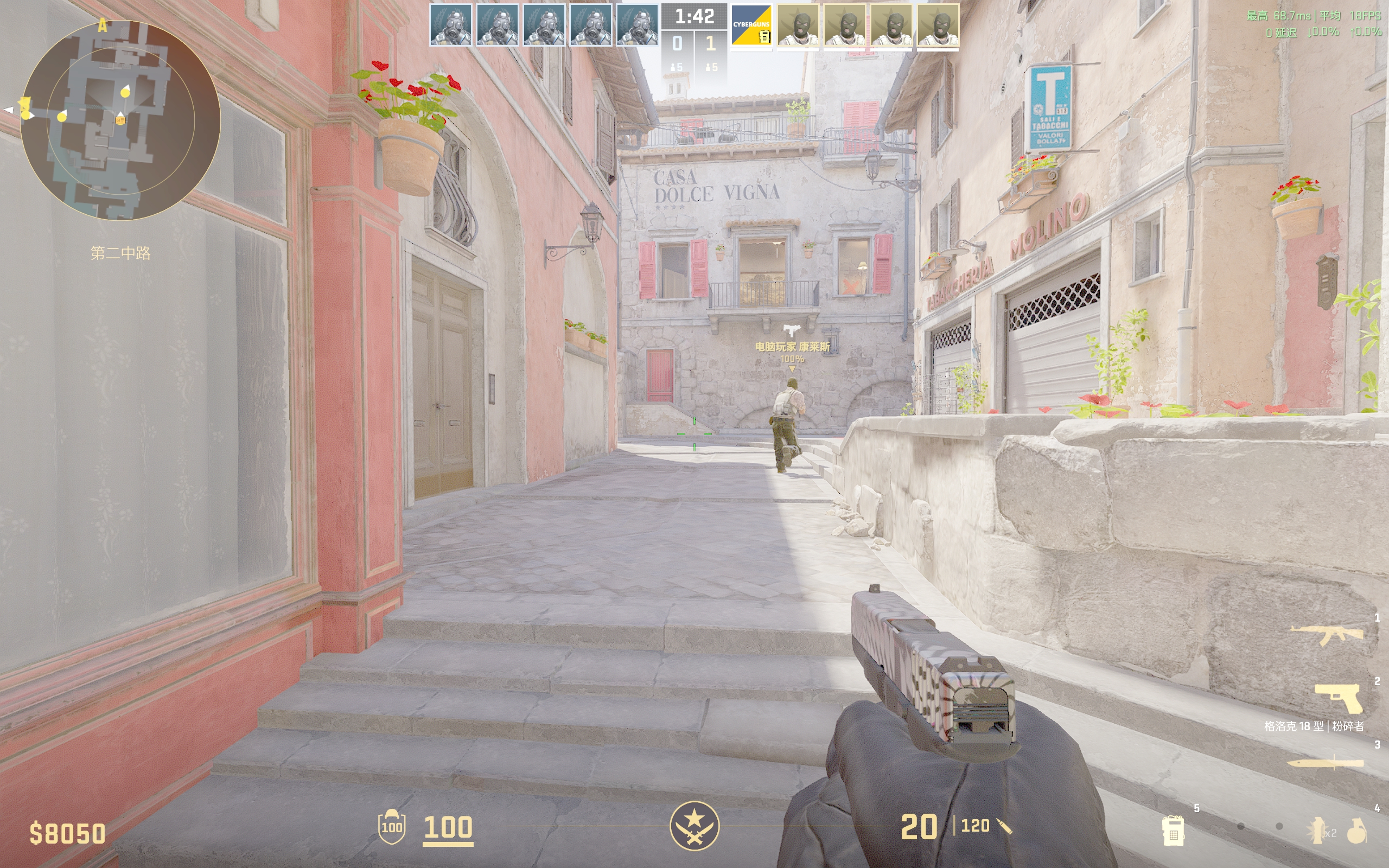Click the CYBERGUNS team logo
Screen dimensions: 1389x868
pos(751,25)
